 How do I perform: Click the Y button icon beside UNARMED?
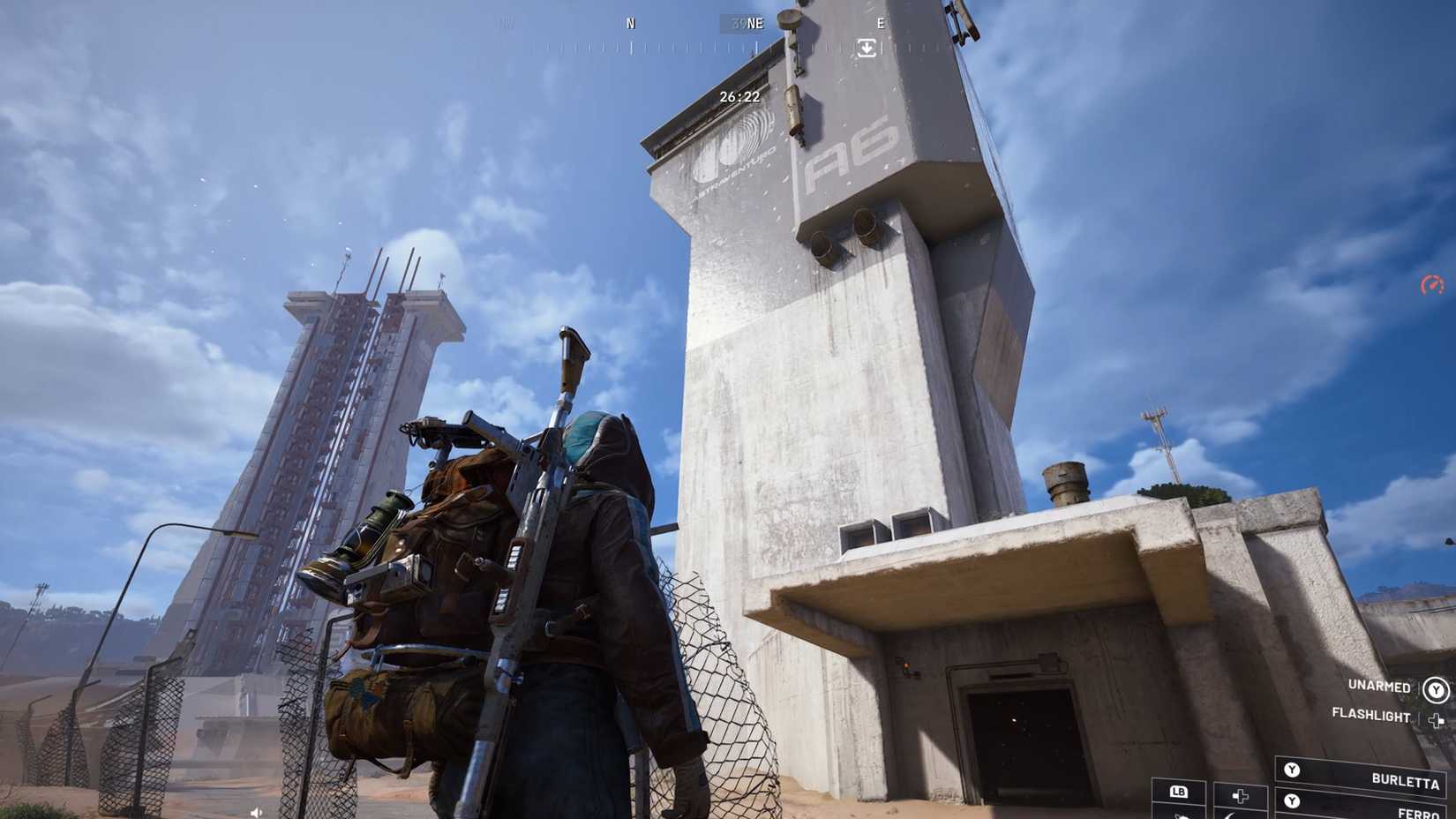pyautogui.click(x=1436, y=691)
